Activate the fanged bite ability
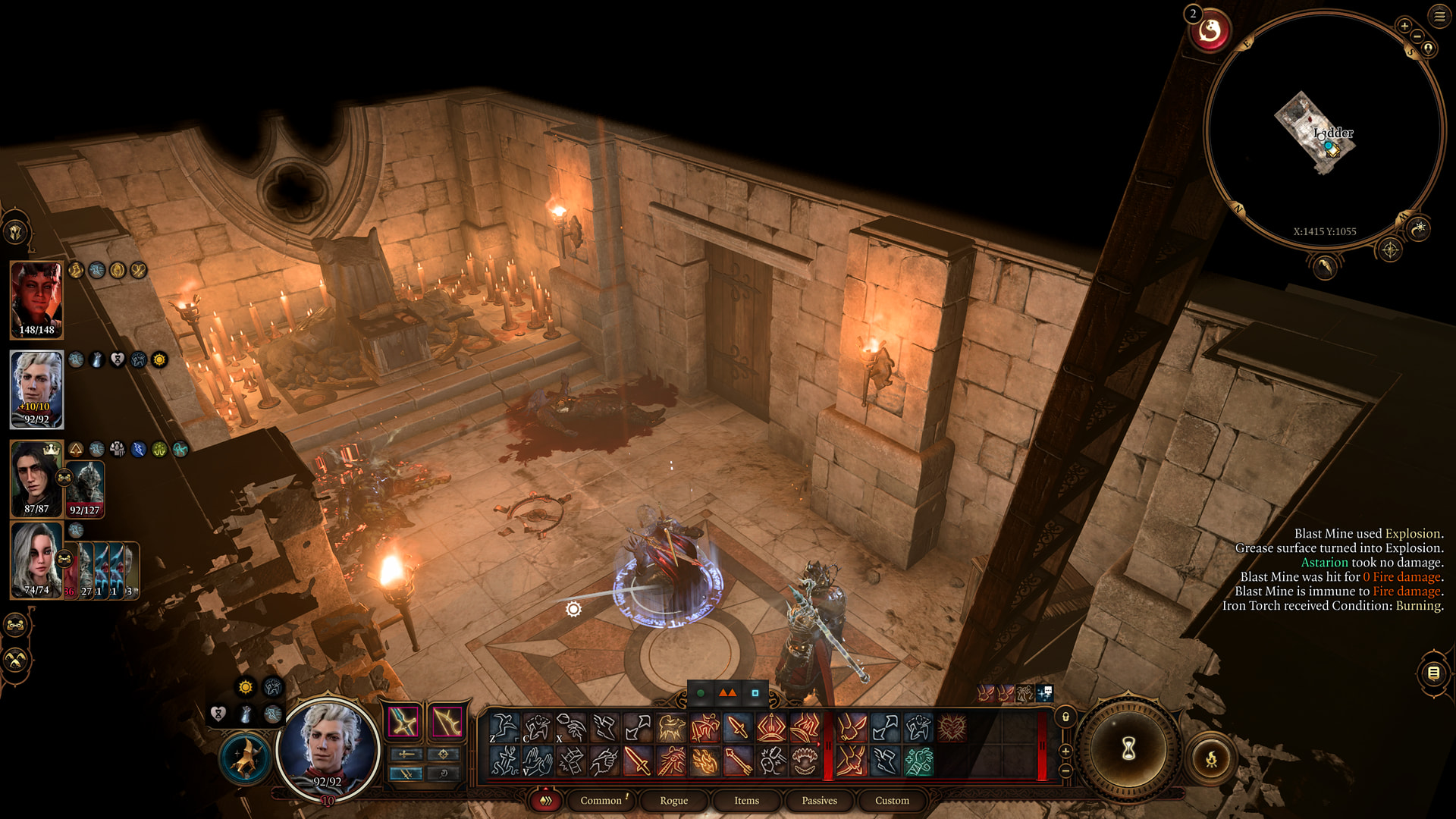The height and width of the screenshot is (819, 1456). click(805, 761)
